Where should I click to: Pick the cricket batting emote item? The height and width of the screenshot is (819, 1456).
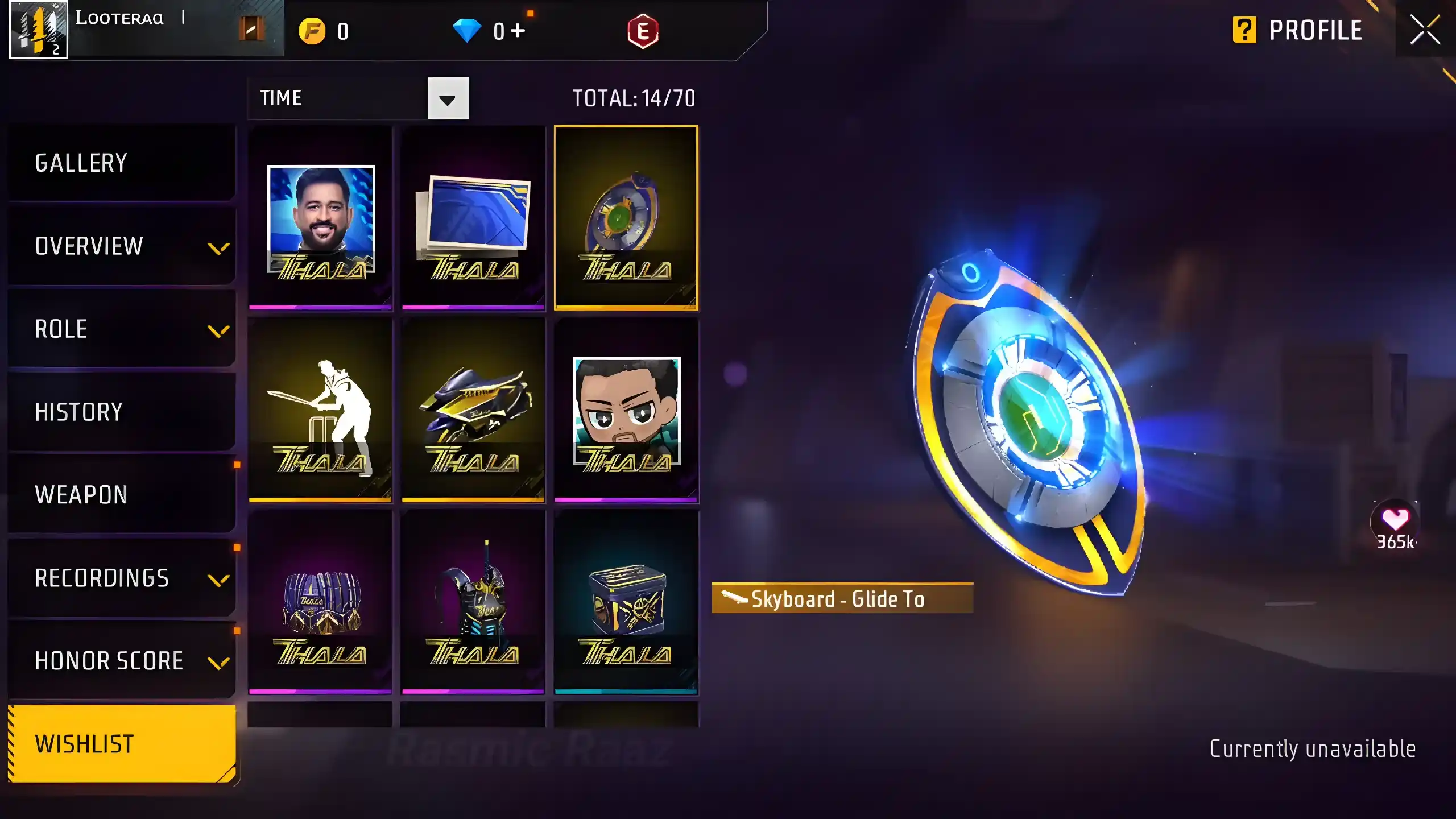321,411
